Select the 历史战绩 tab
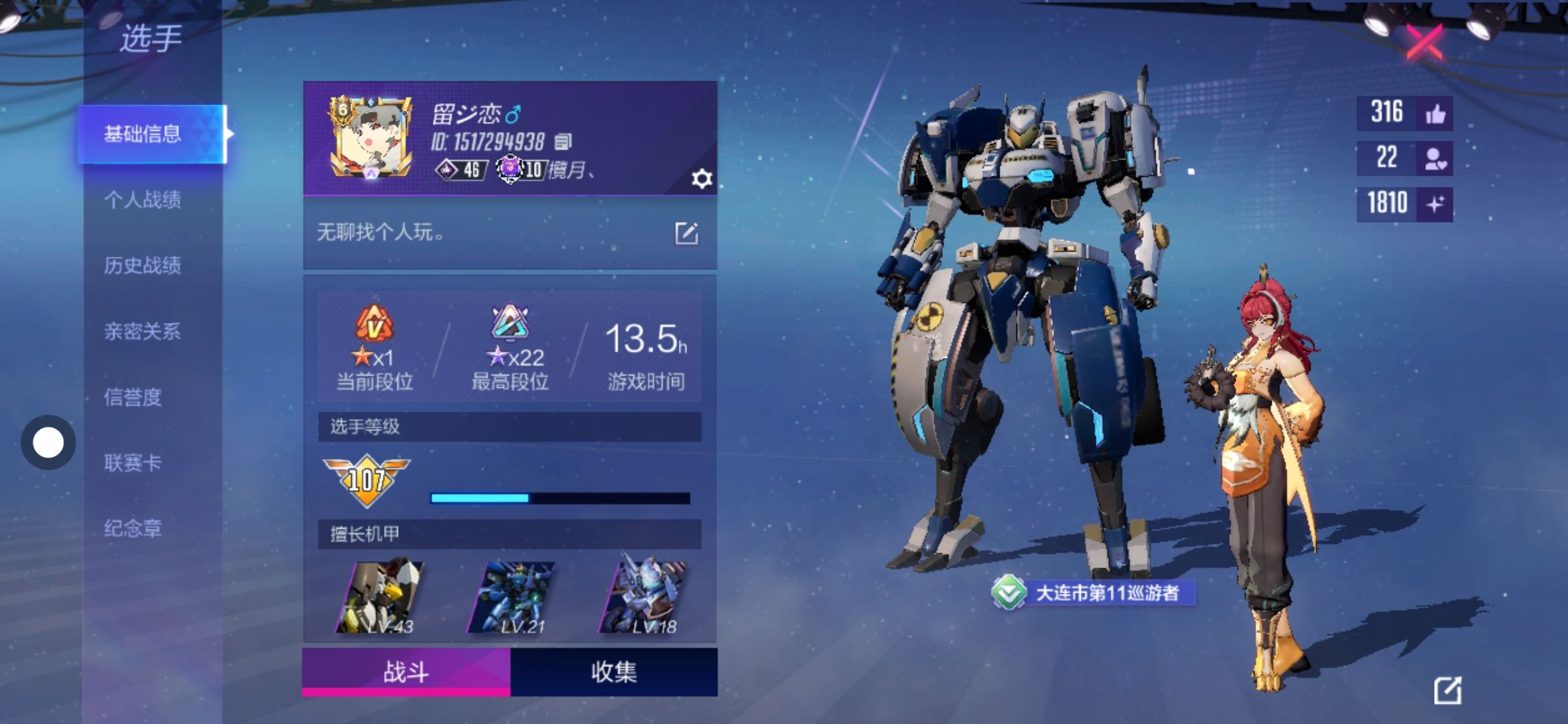This screenshot has height=724, width=1568. click(x=143, y=265)
